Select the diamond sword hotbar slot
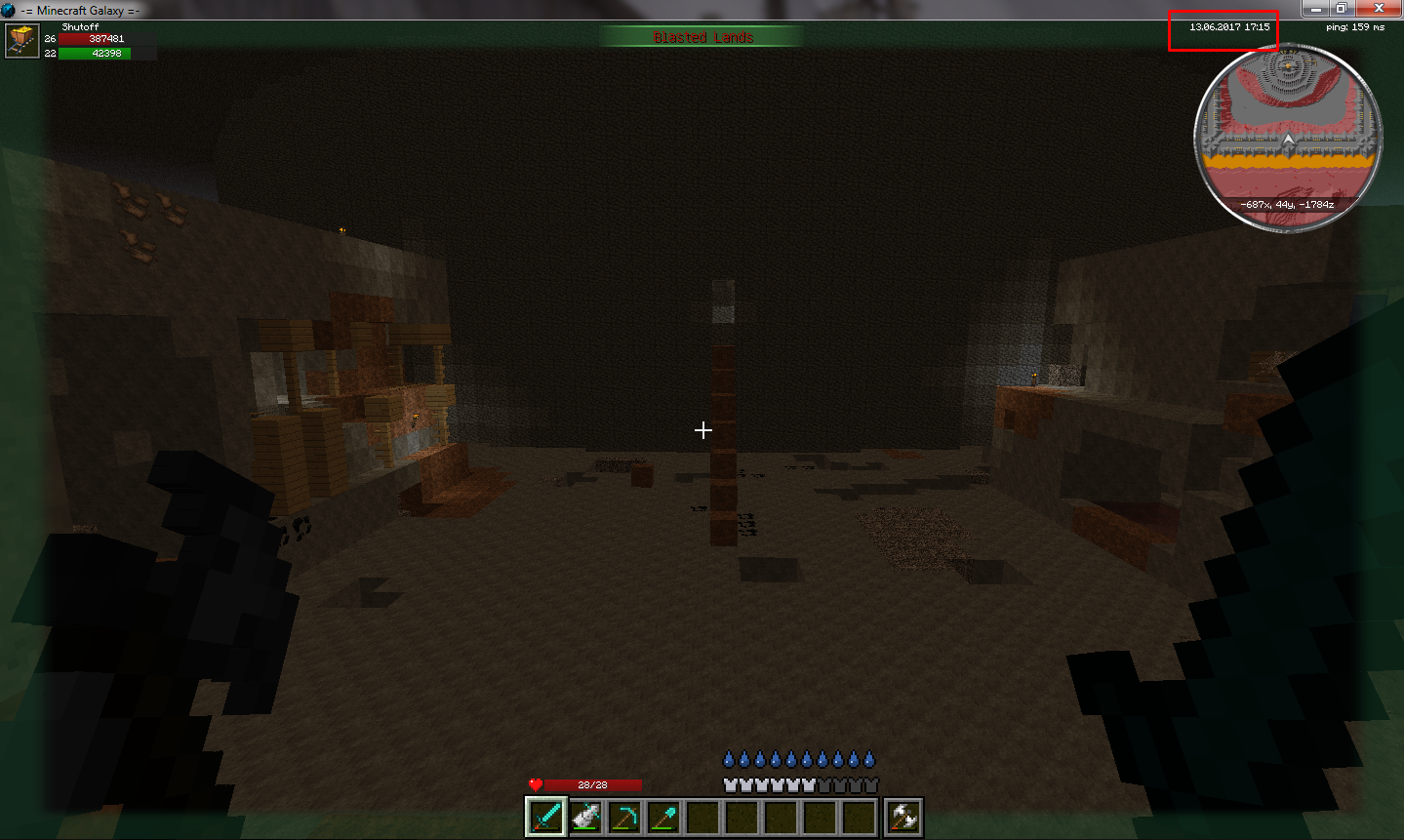Viewport: 1404px width, 840px height. pos(545,817)
